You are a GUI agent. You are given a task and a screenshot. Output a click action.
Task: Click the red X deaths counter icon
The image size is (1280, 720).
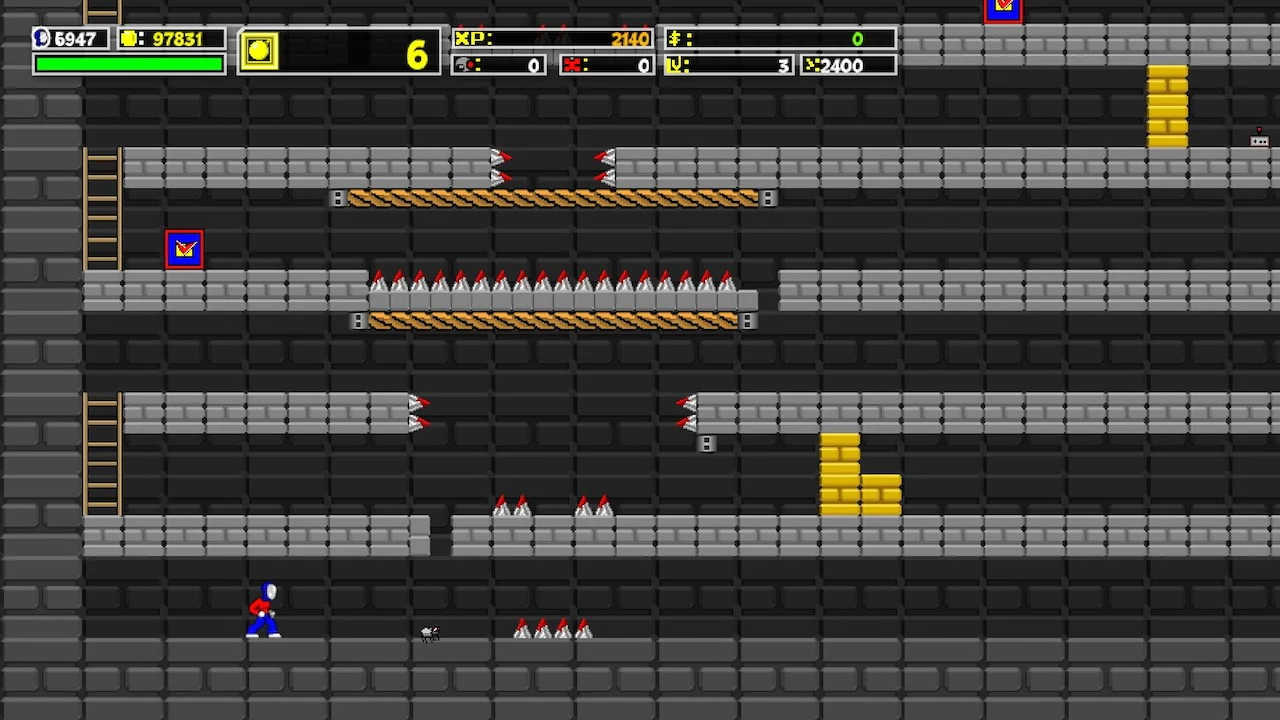point(570,66)
